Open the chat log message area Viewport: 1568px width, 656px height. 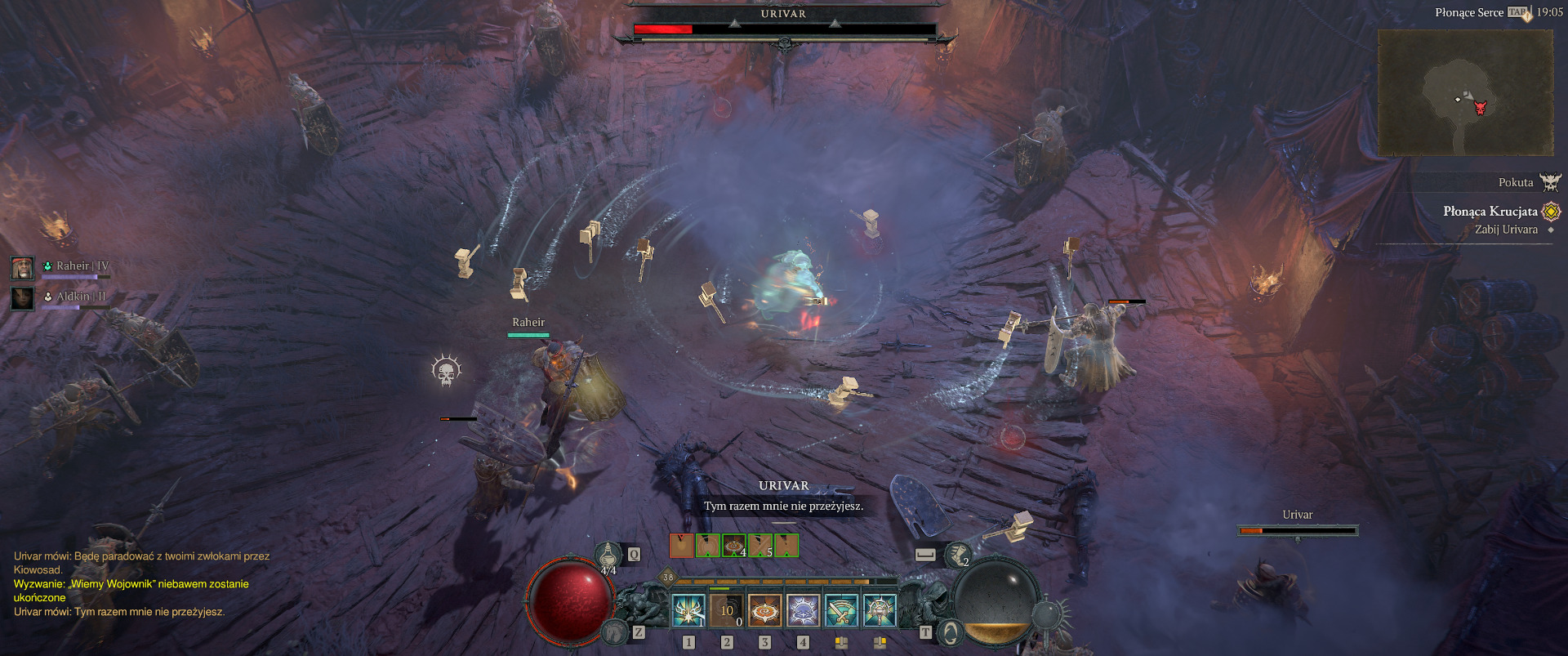tap(140, 583)
